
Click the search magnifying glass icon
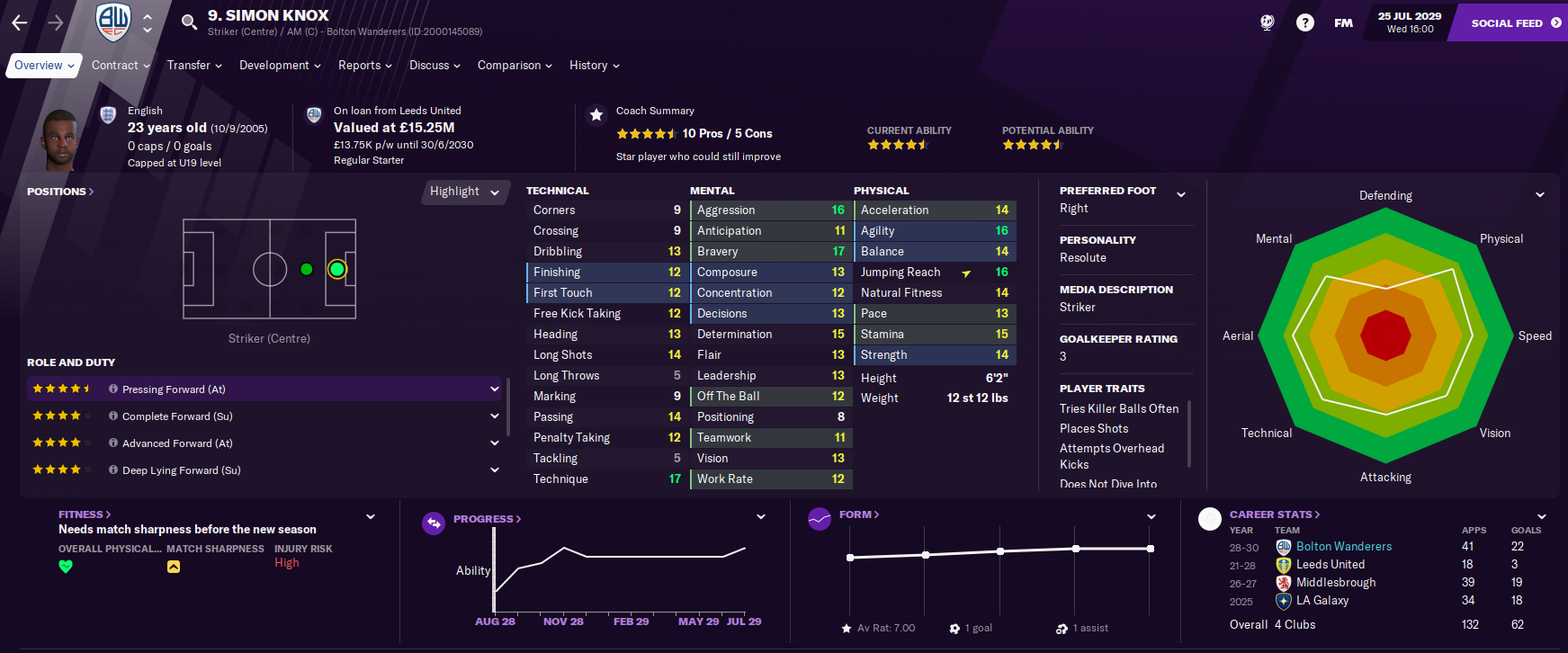coord(189,22)
